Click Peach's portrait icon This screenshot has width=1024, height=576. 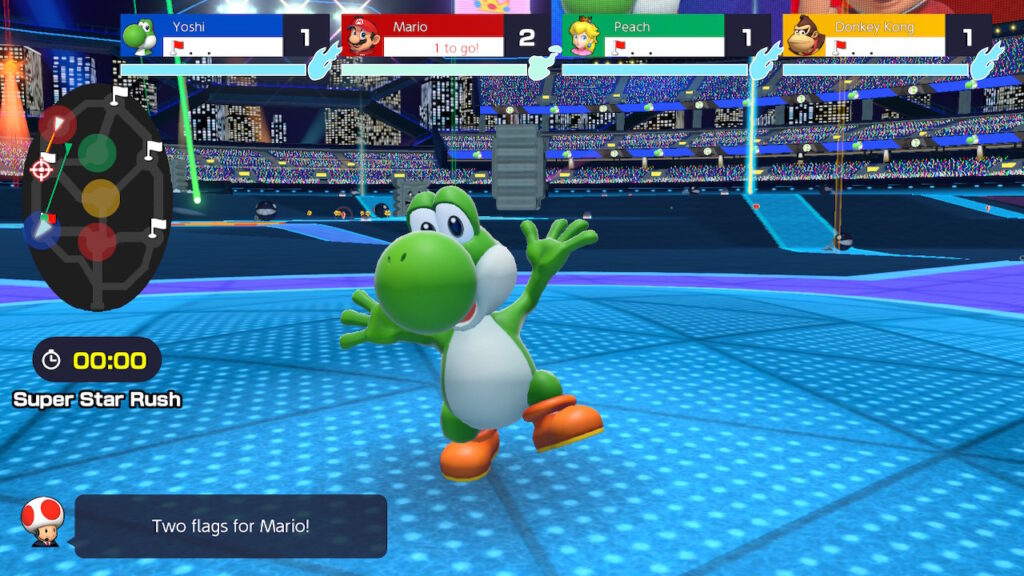click(x=581, y=37)
